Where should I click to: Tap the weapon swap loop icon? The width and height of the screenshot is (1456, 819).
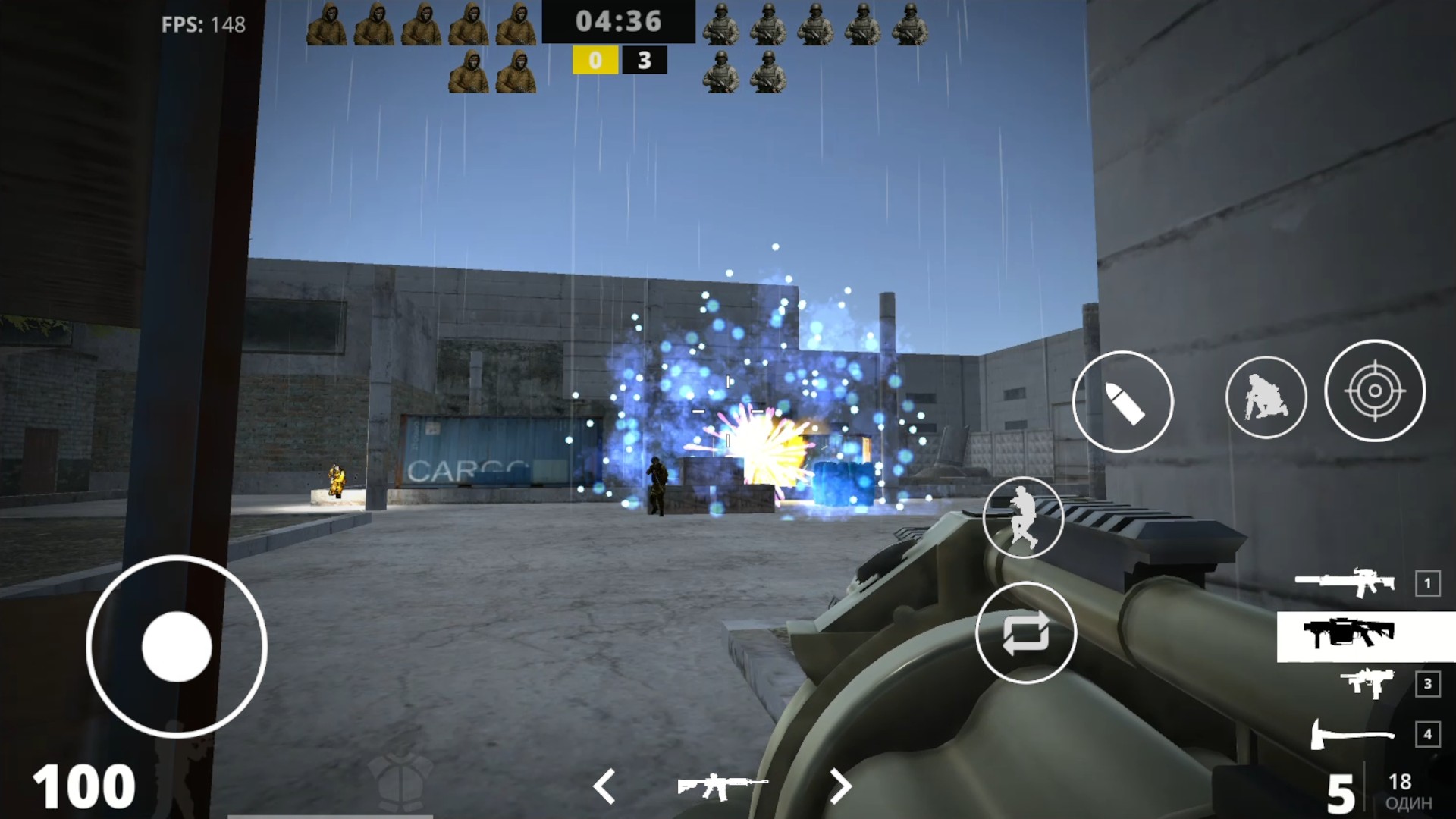click(1024, 634)
